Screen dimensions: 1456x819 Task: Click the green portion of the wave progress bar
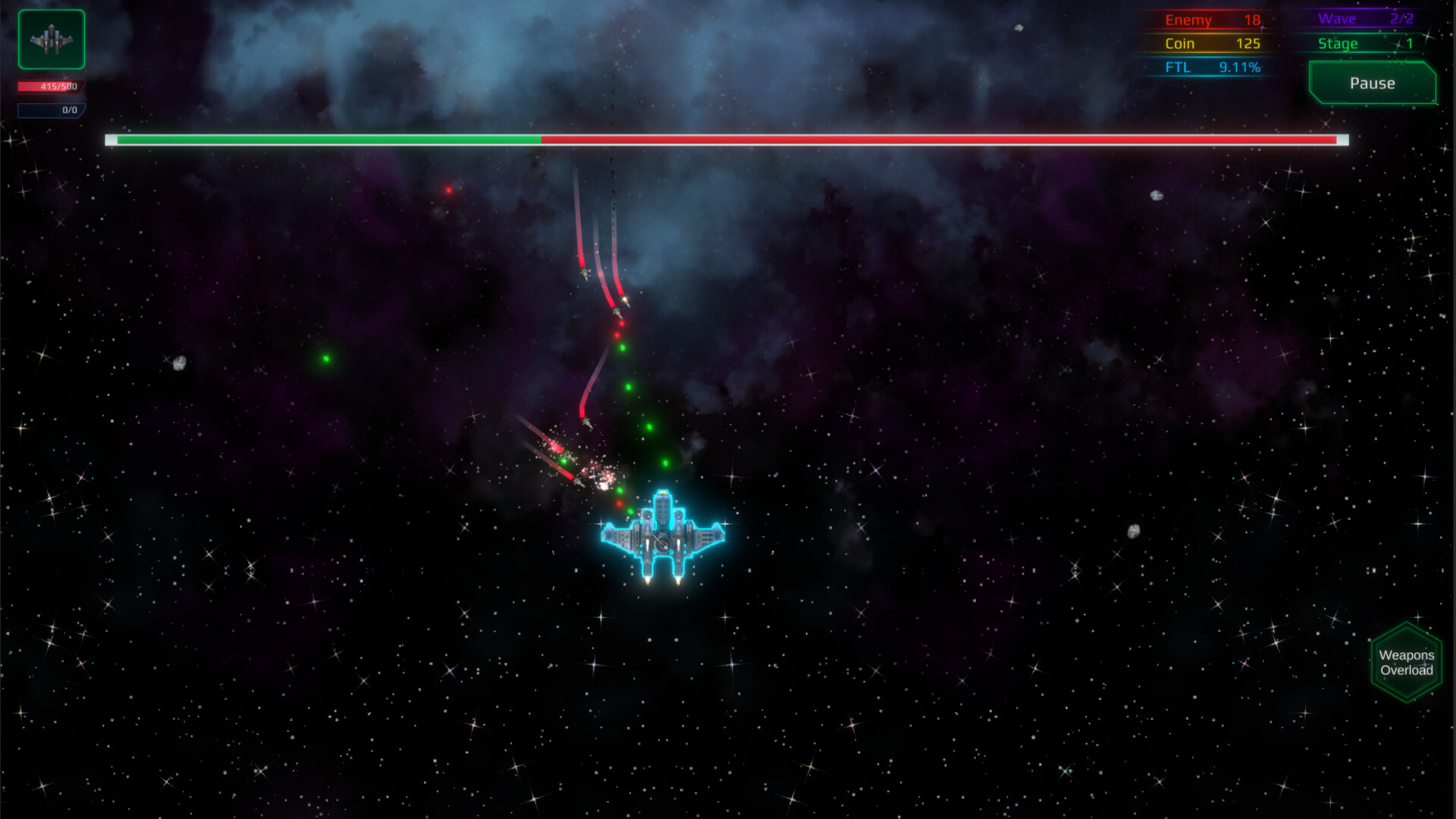pos(326,140)
